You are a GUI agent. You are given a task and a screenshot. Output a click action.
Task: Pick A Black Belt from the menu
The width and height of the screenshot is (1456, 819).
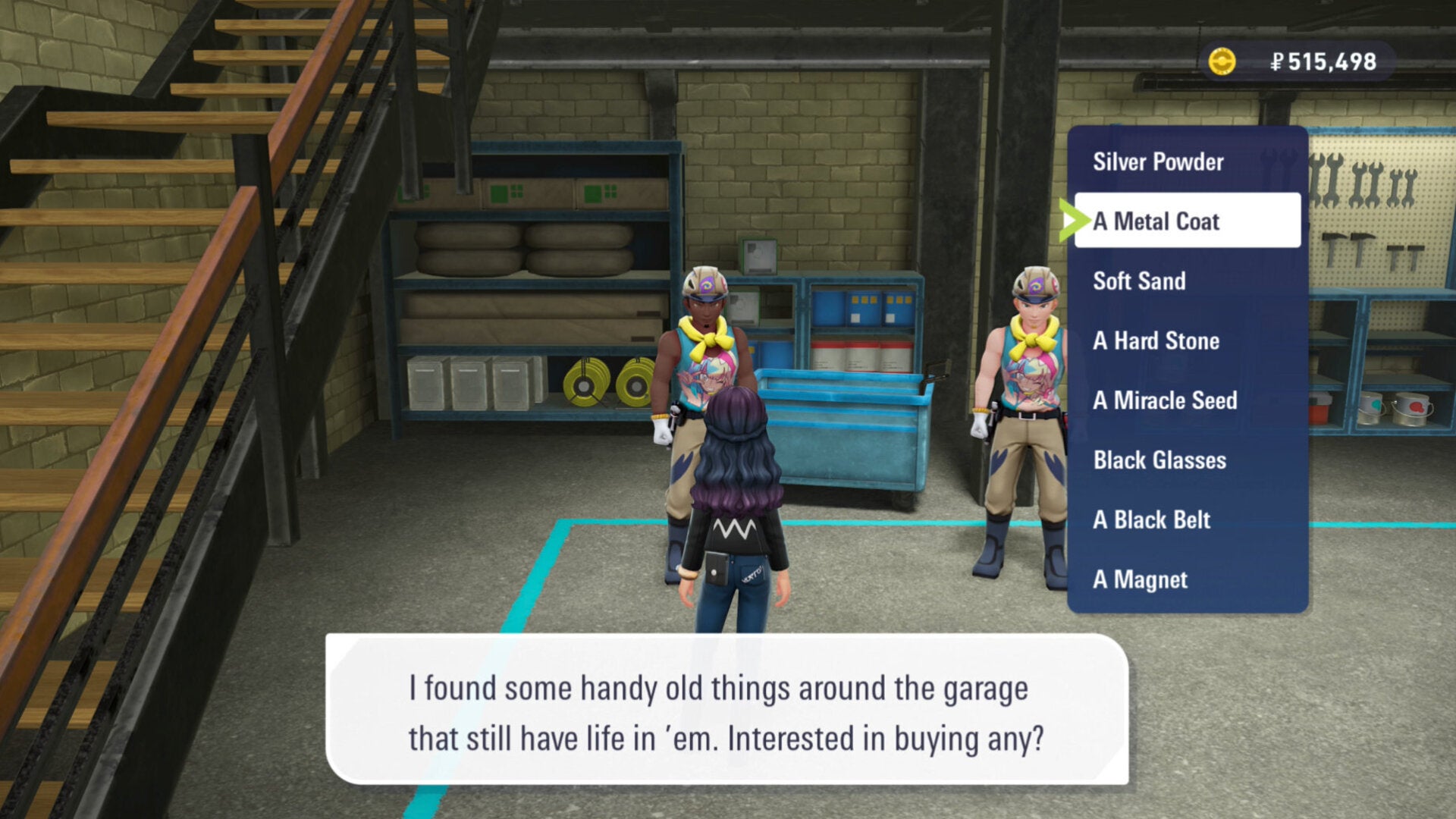tap(1151, 520)
